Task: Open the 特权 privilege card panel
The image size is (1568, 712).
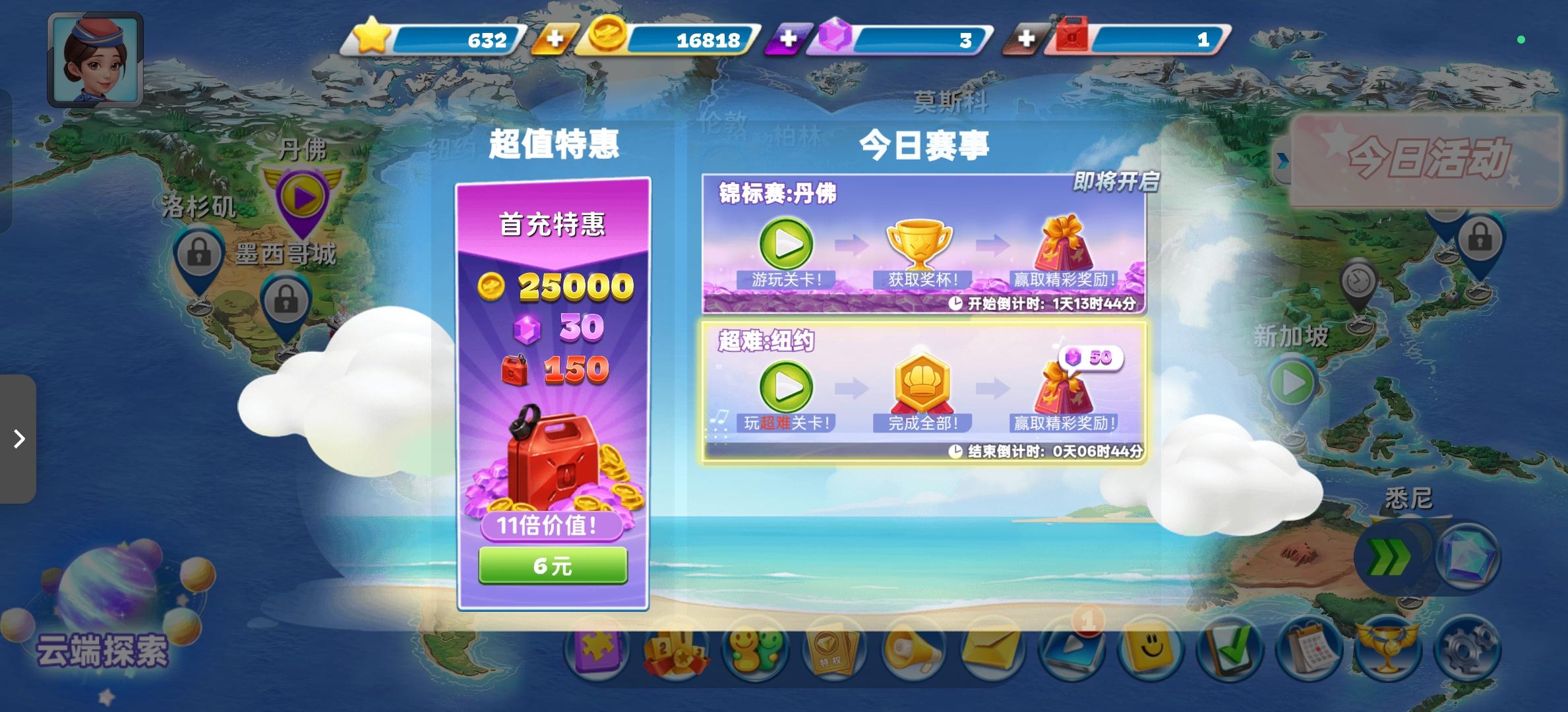Action: coord(833,649)
